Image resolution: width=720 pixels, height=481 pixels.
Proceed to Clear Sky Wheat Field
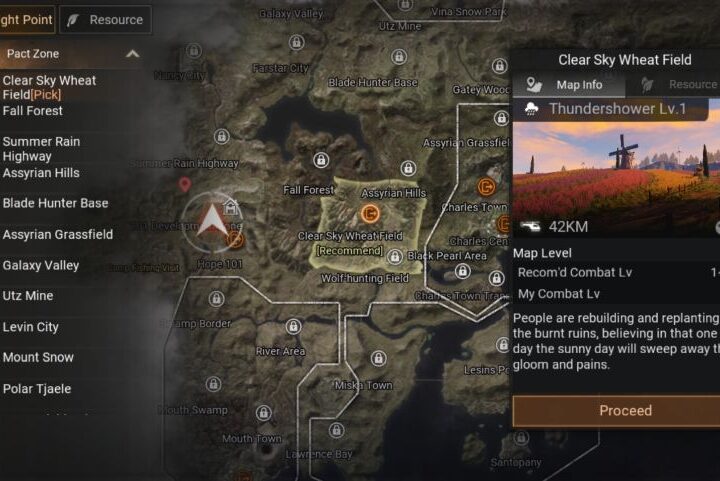[624, 411]
